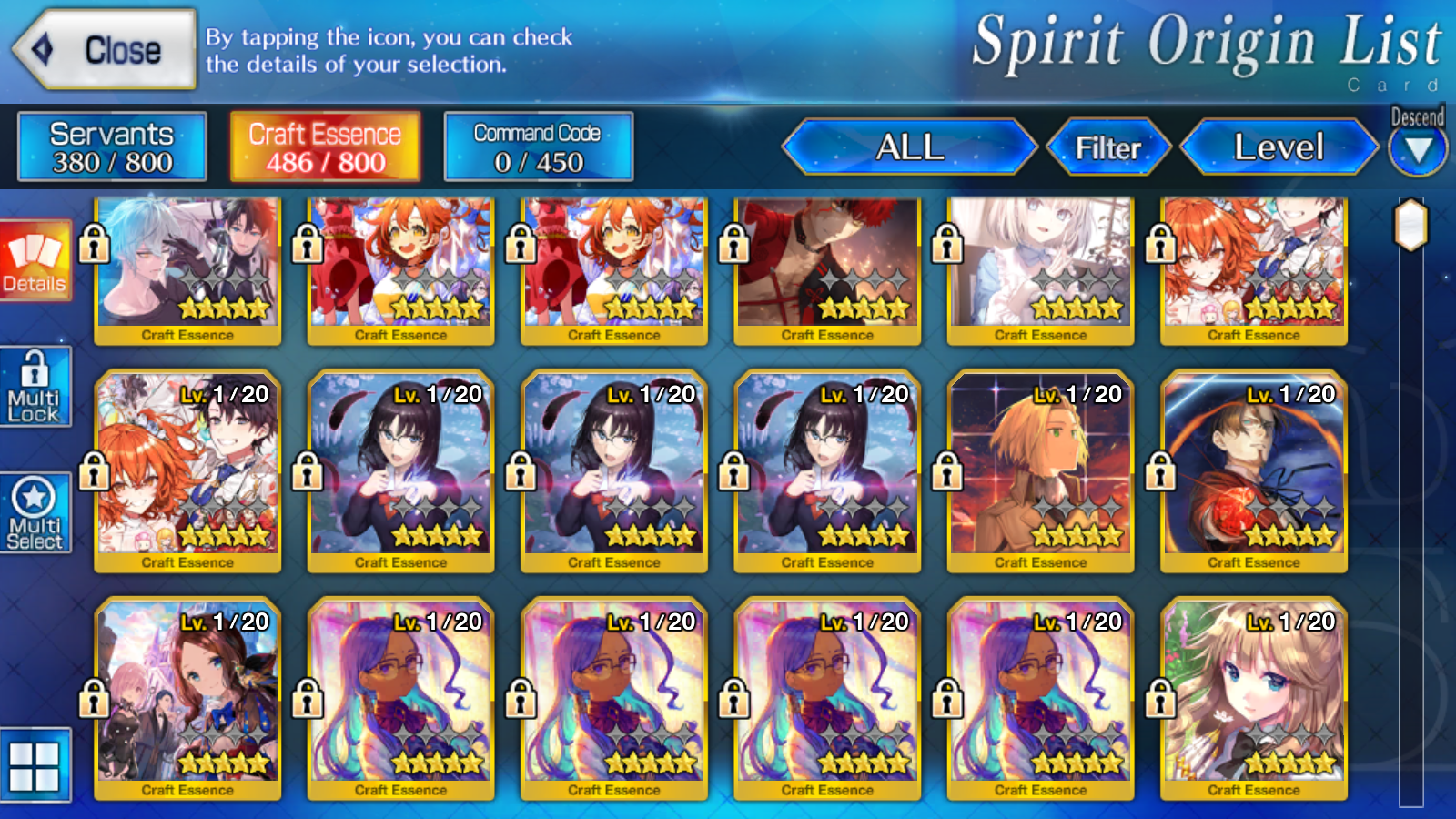Change the Level sort order
The height and width of the screenshot is (819, 1456).
1279,147
